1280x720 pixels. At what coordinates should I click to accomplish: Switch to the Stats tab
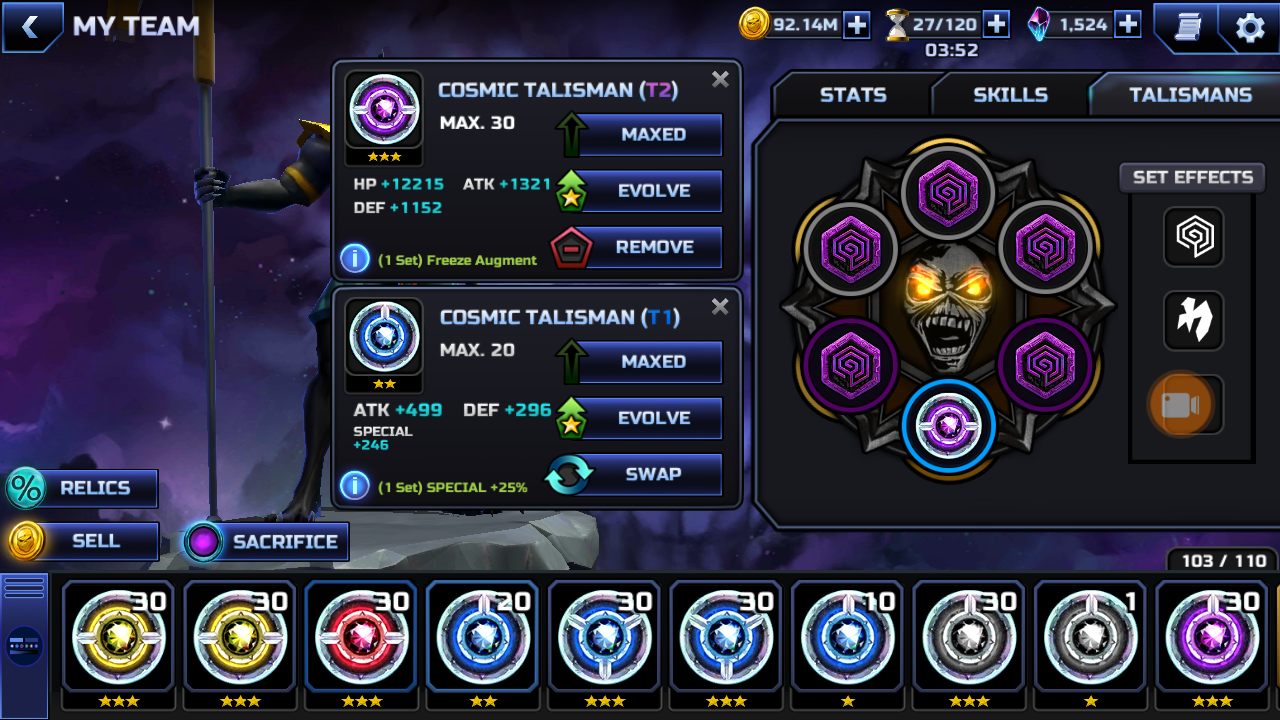coord(852,95)
